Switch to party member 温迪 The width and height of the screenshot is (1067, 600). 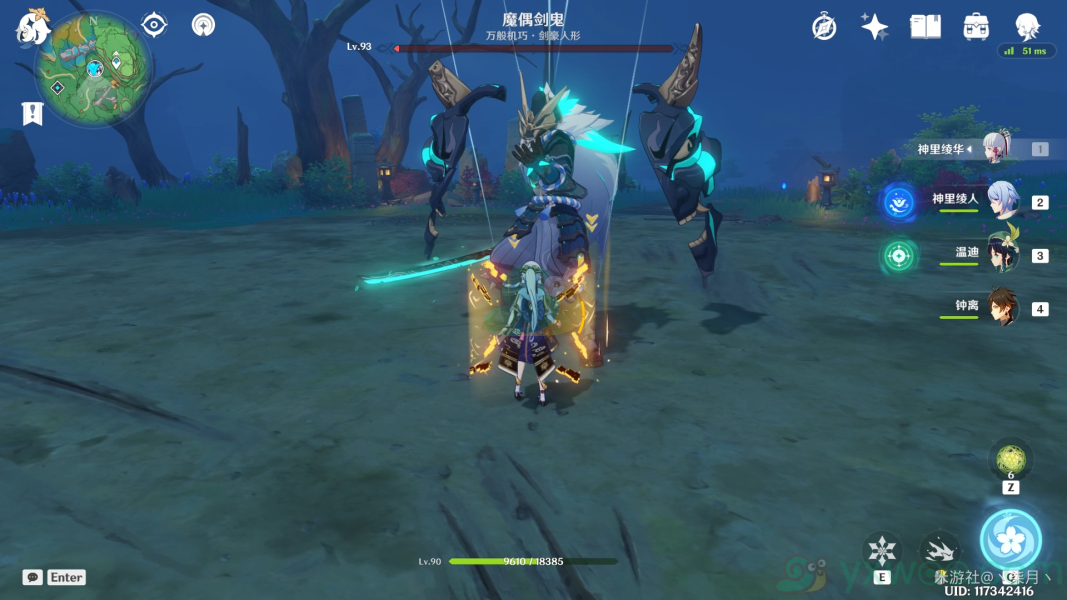pos(1001,254)
